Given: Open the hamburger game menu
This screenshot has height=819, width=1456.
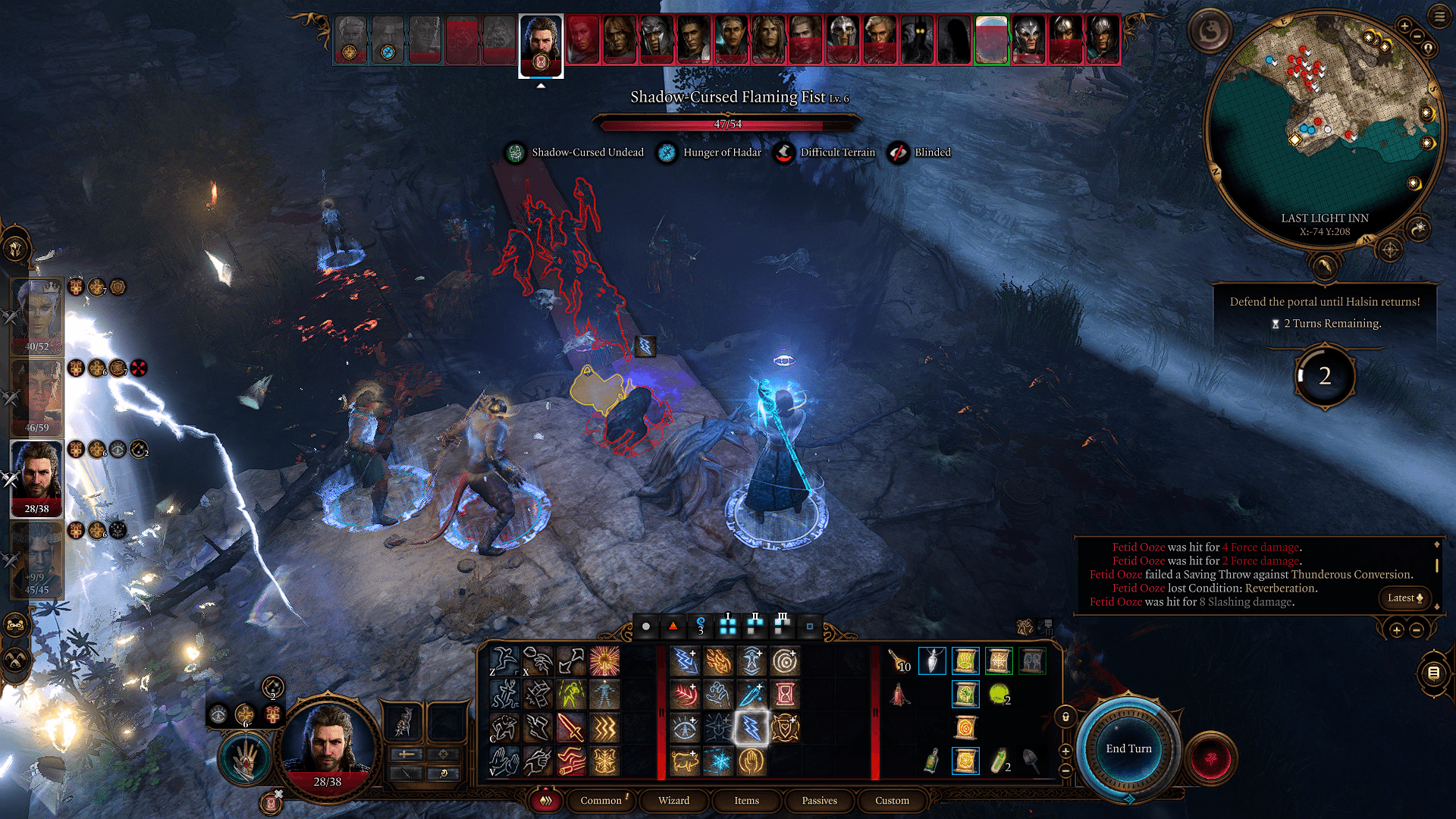Looking at the screenshot, I should tap(1439, 17).
